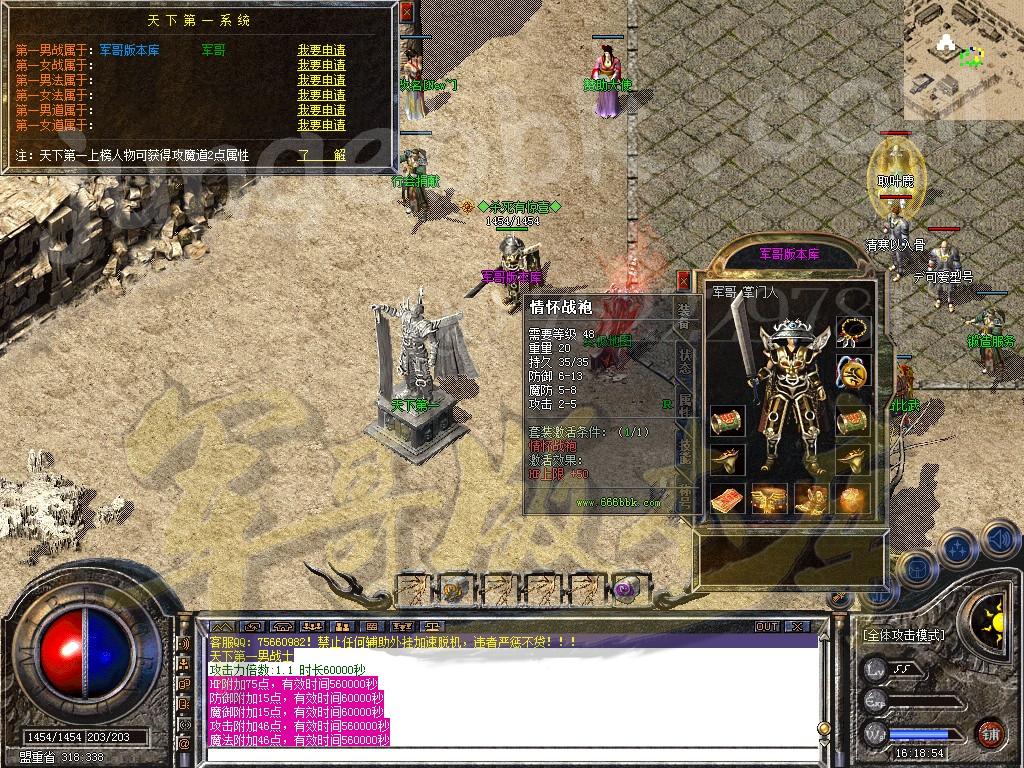
Task: Apply for the 第一男战 title
Action: pos(321,50)
